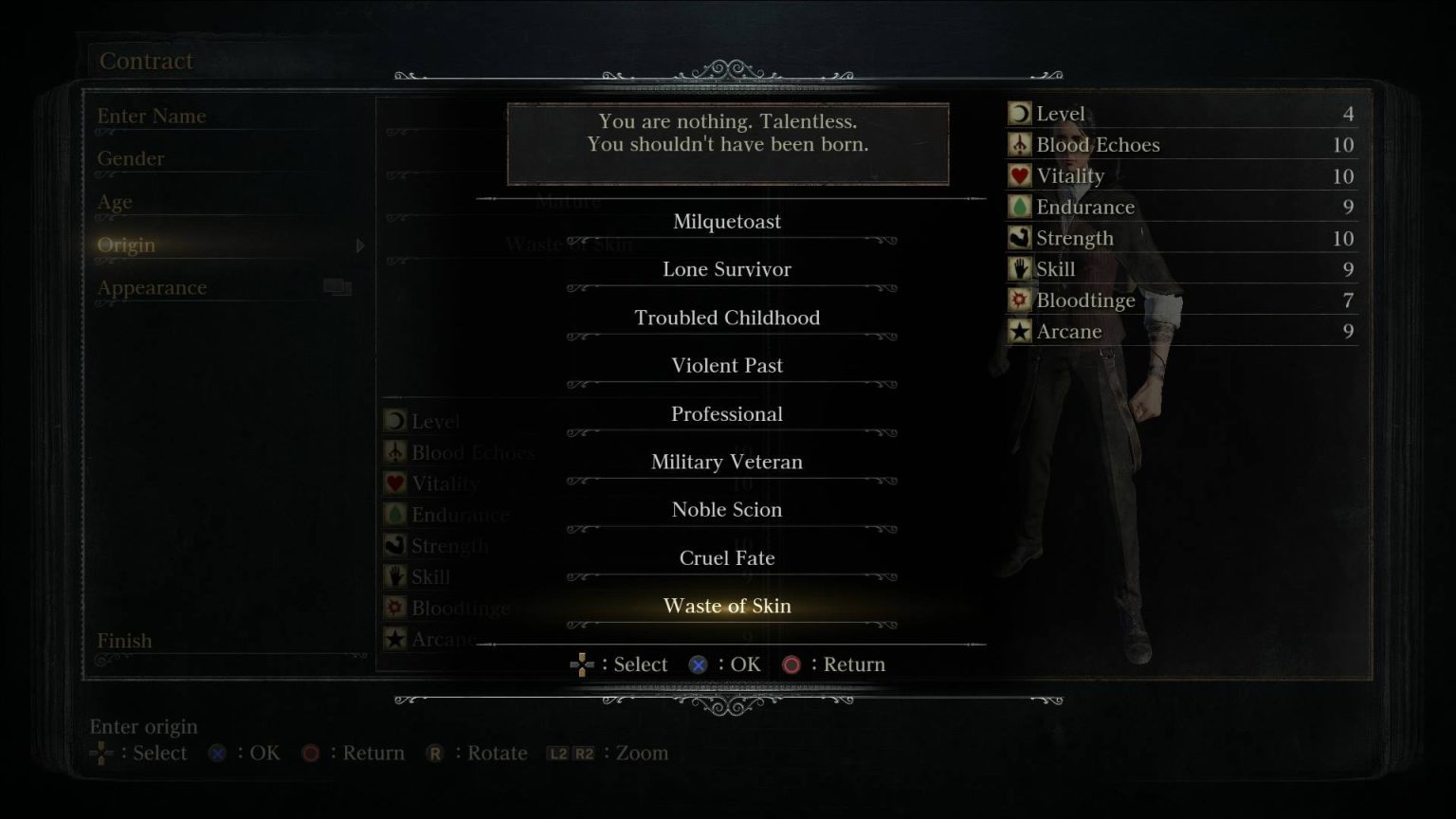This screenshot has width=1456, height=819.
Task: Click the Finish option
Action: pos(124,640)
